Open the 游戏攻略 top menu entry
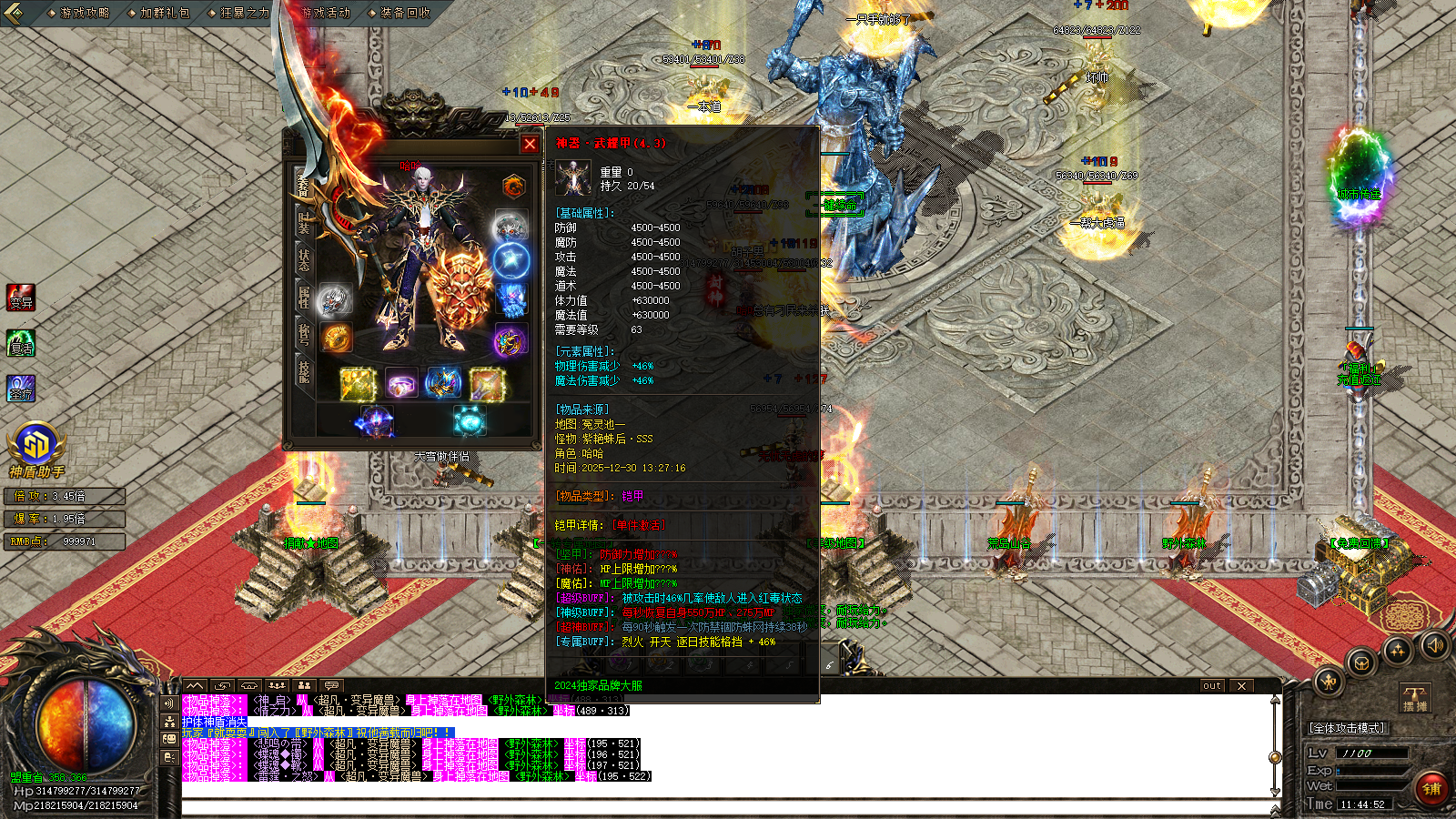This screenshot has height=819, width=1456. click(84, 13)
